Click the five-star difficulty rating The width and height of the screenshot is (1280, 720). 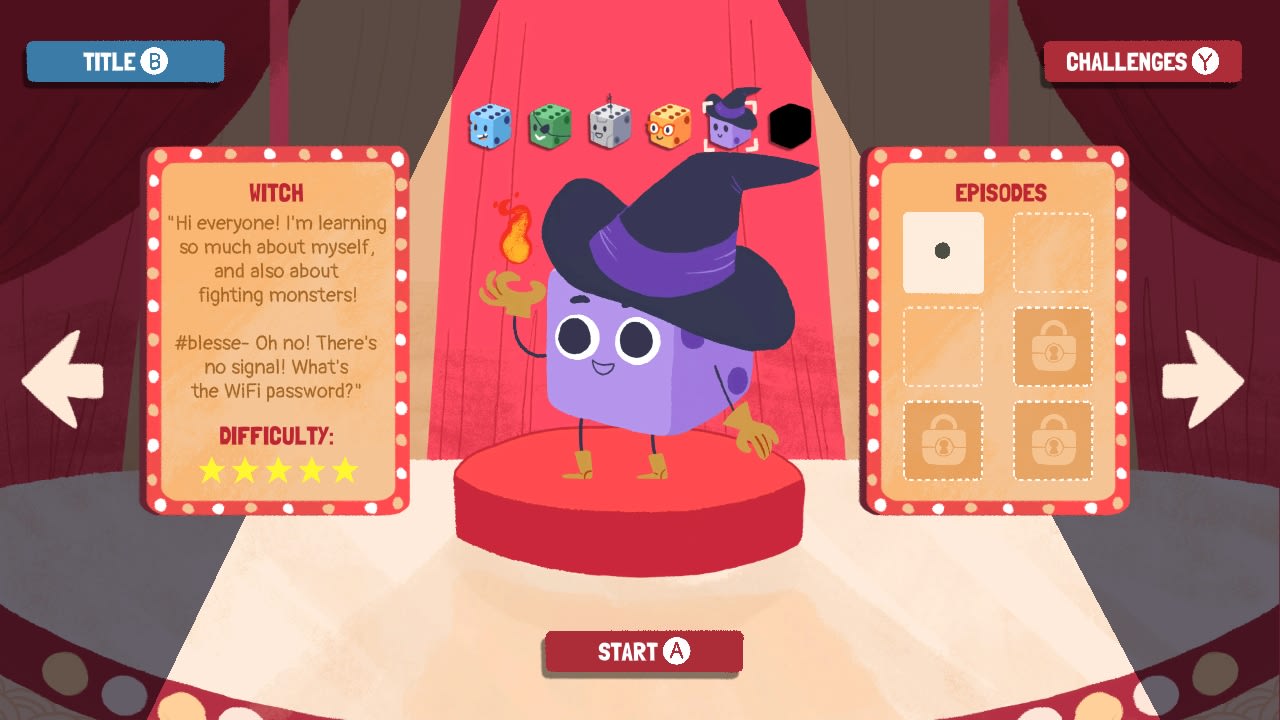tap(279, 470)
